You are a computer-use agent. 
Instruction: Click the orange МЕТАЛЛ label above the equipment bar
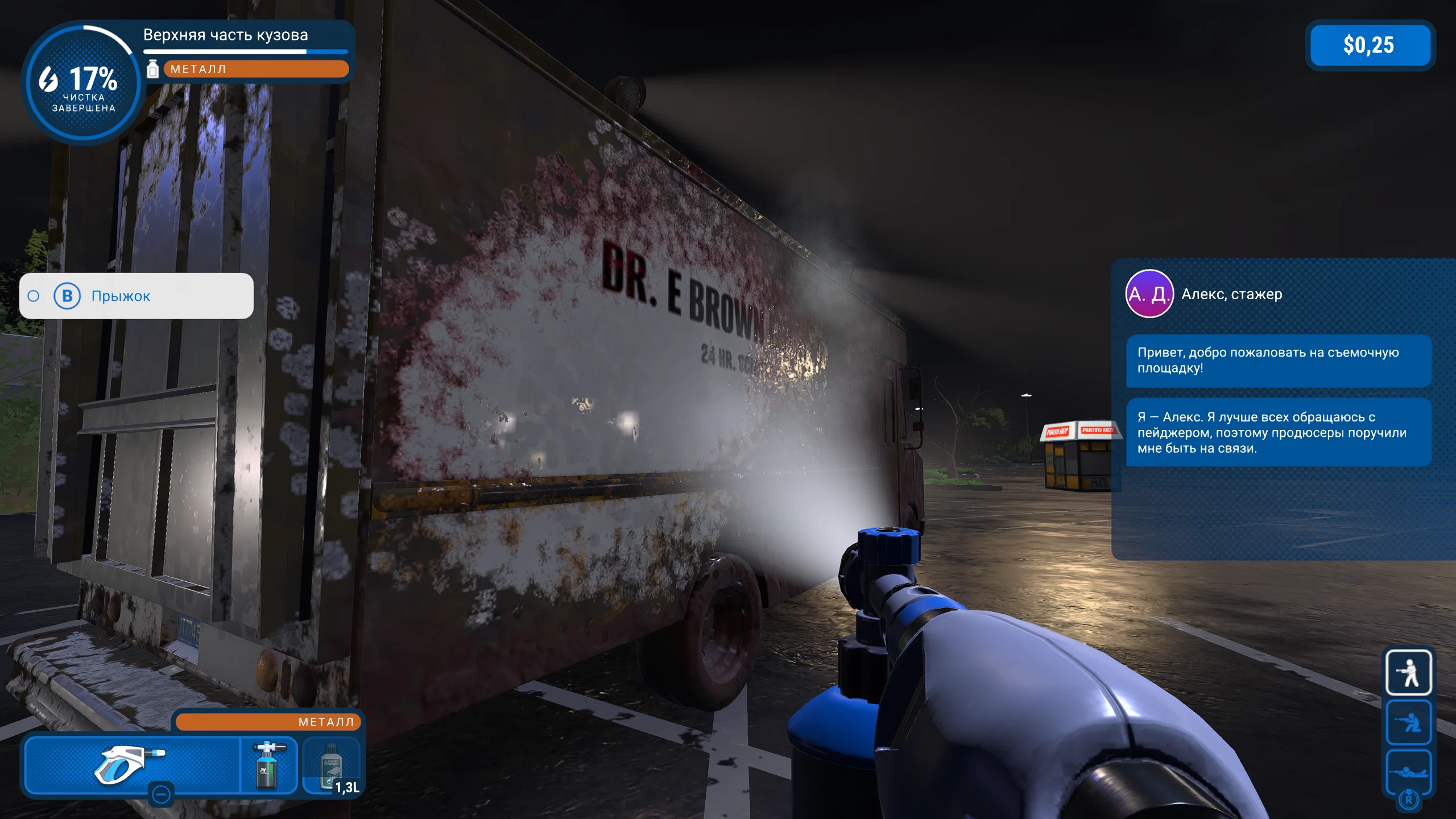pos(268,722)
